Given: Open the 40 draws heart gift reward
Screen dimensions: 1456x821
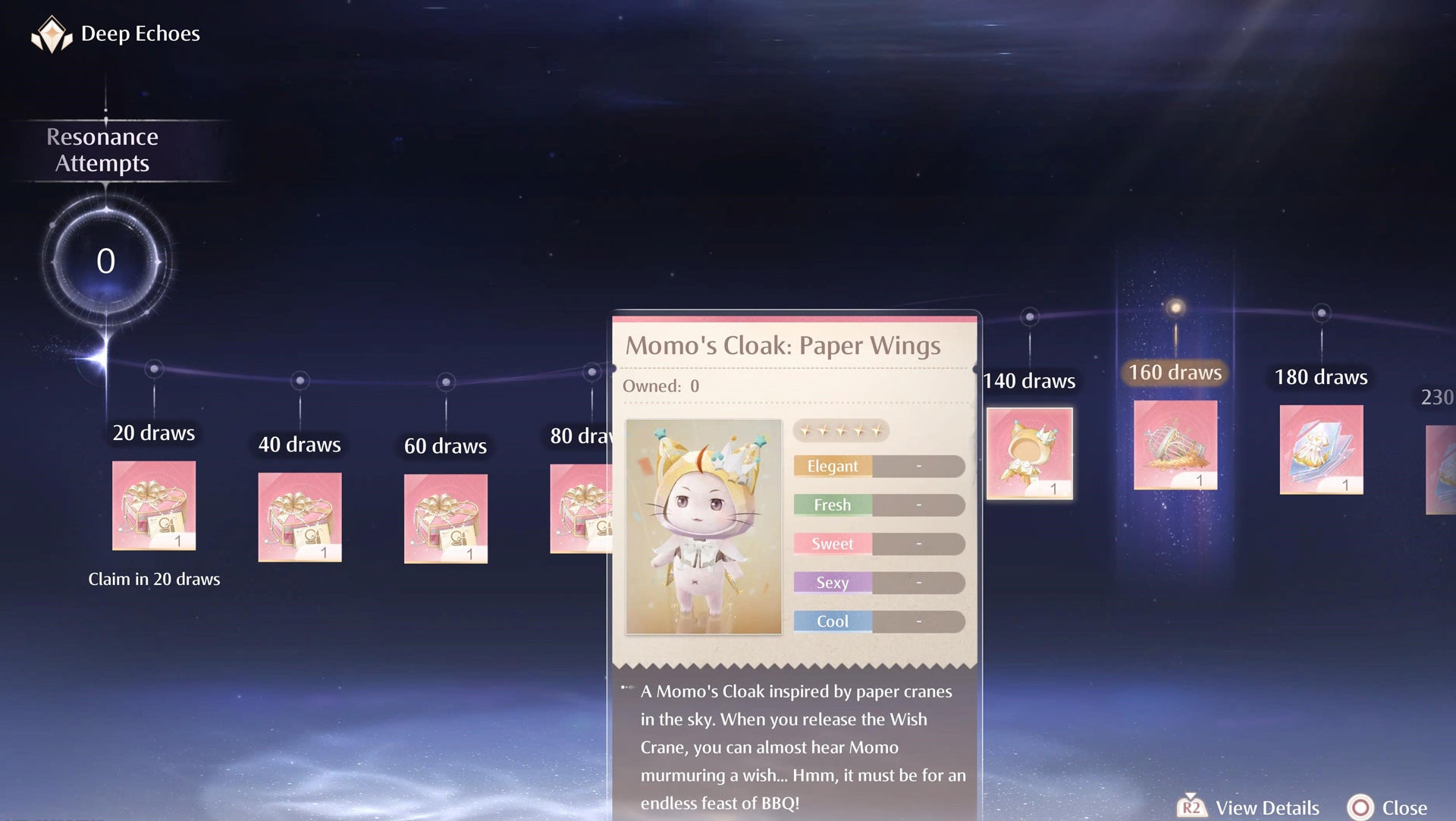Looking at the screenshot, I should pyautogui.click(x=299, y=518).
